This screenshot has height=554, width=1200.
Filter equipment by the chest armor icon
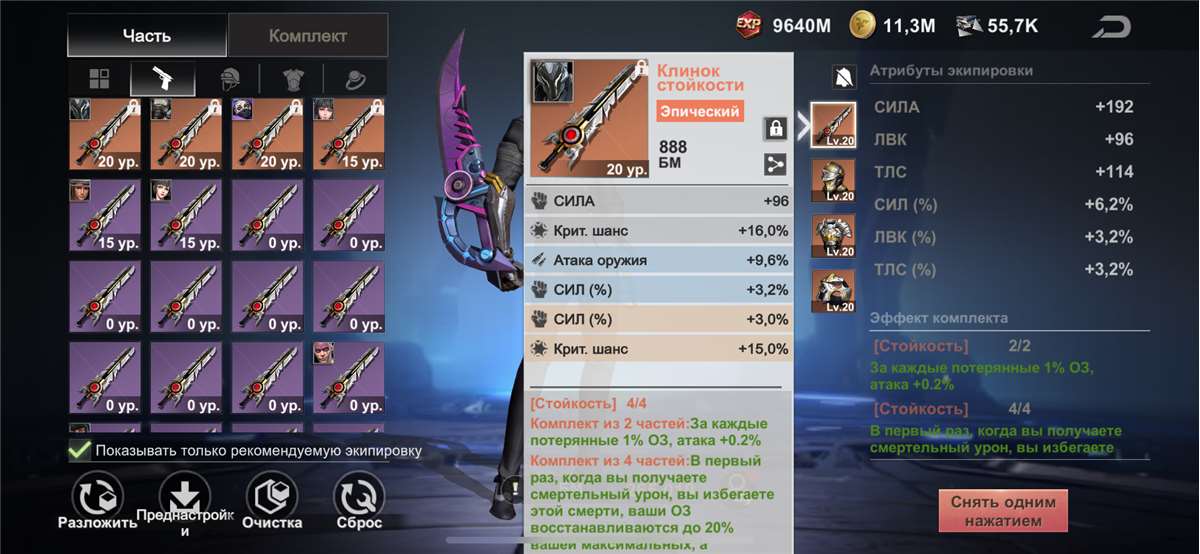click(x=294, y=79)
